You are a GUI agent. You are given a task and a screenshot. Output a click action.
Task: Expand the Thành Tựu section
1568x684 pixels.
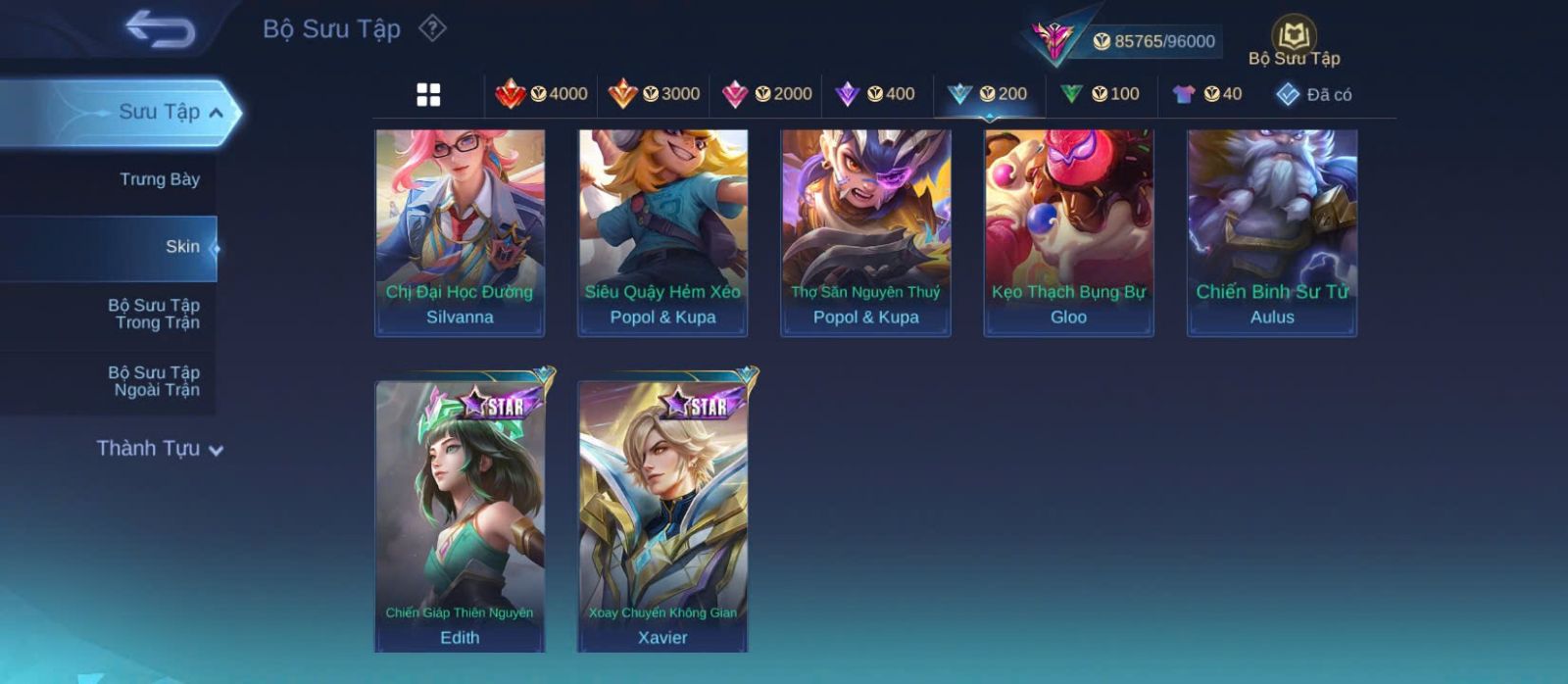(160, 449)
